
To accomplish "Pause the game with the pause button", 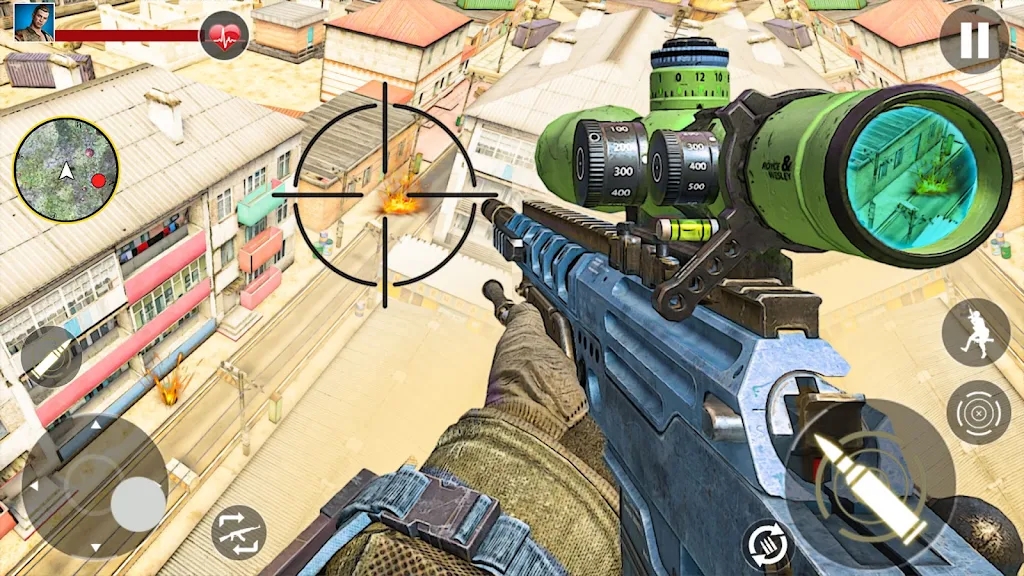I will pos(973,40).
